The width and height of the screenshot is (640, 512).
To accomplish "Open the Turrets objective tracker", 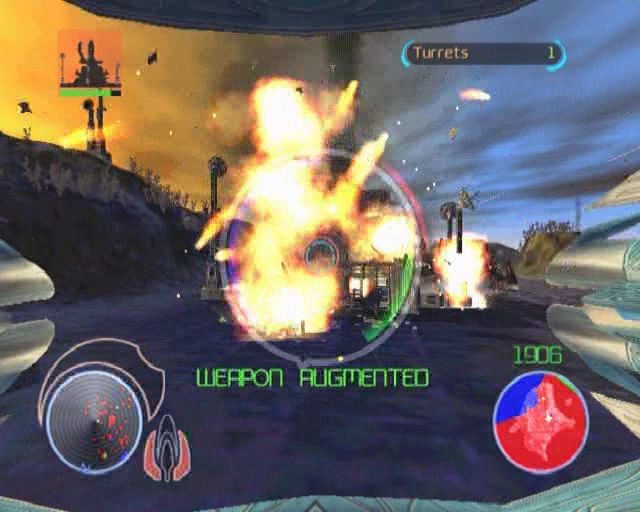I will pos(484,53).
